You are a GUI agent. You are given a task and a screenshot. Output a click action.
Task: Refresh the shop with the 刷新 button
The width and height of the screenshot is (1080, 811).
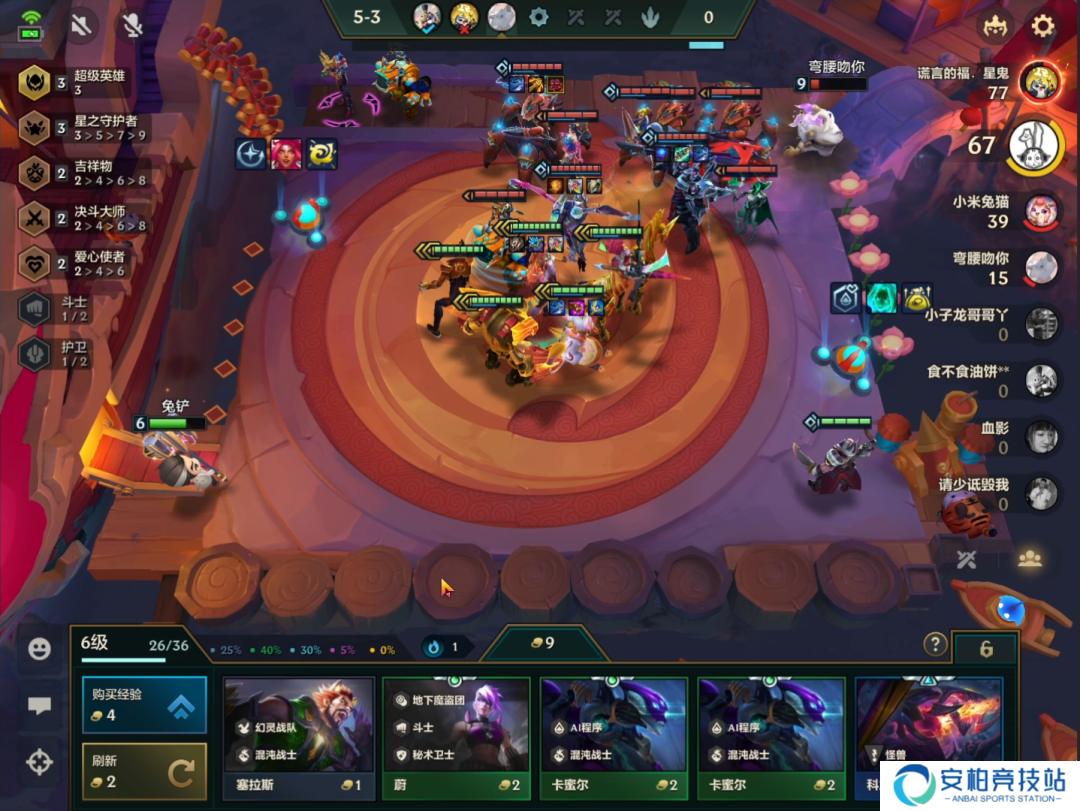[x=144, y=770]
